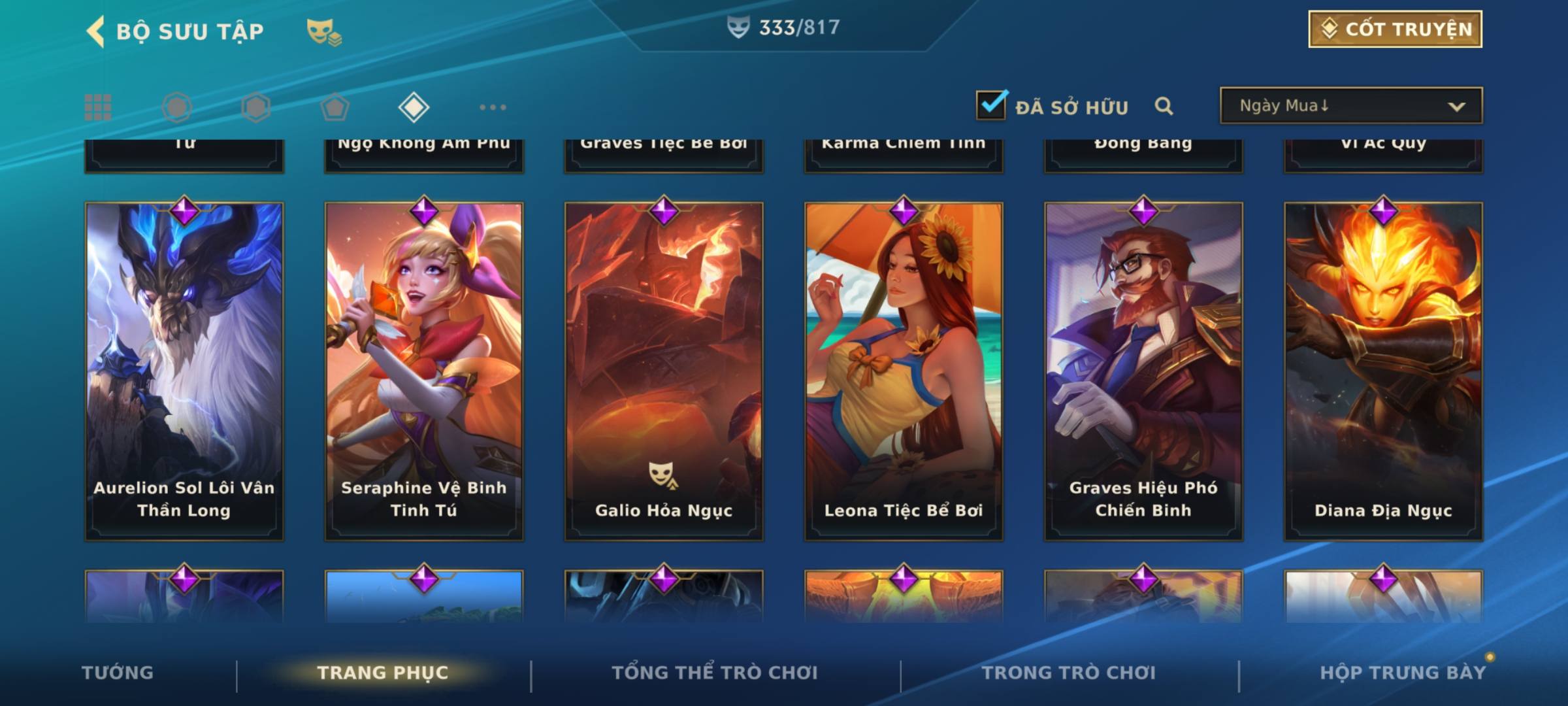This screenshot has height=706, width=1568.
Task: Select Seraphine Vệ Binh Tinh Tú skin
Action: pos(424,371)
